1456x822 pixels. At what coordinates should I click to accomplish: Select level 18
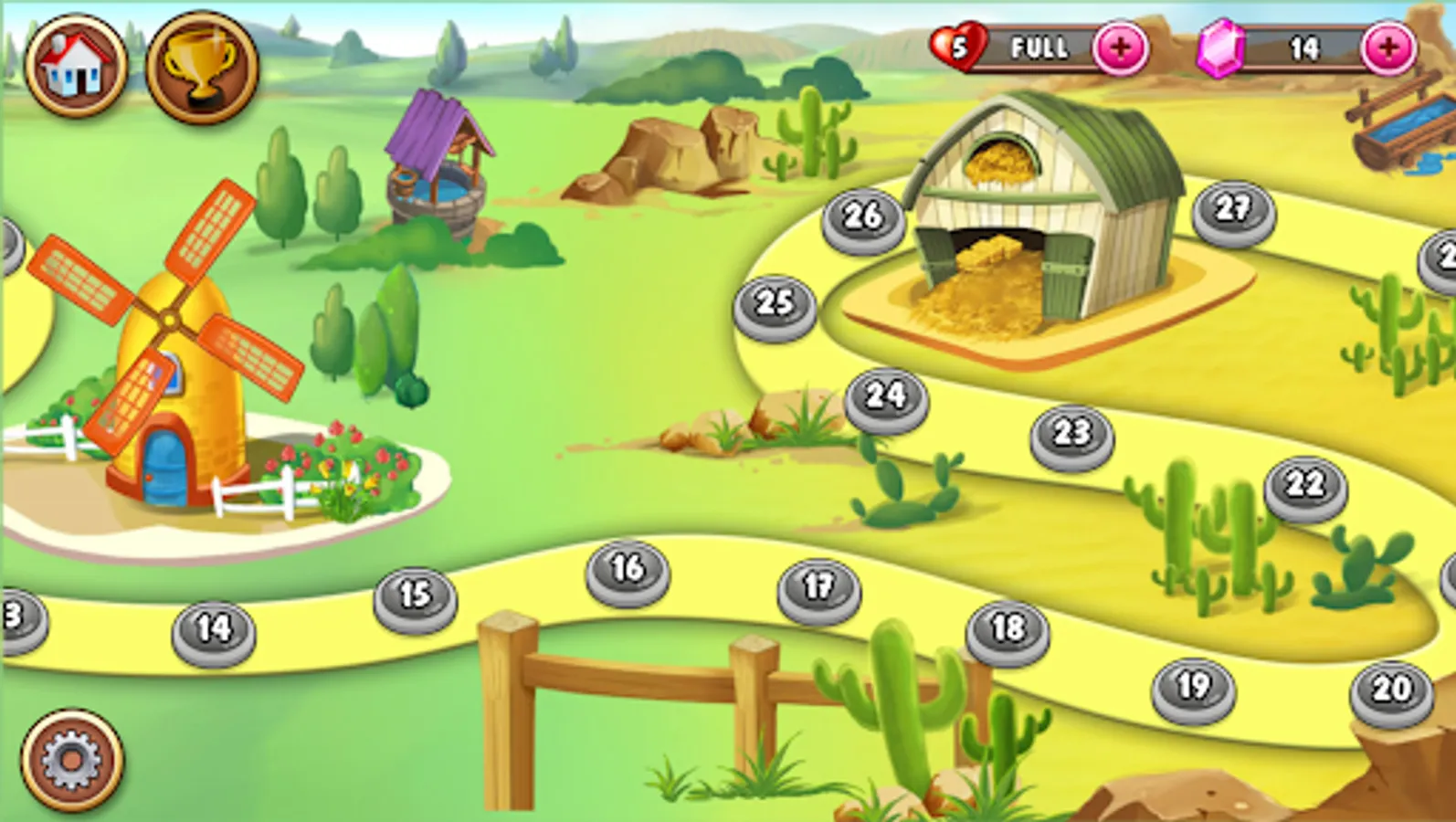coord(1005,630)
